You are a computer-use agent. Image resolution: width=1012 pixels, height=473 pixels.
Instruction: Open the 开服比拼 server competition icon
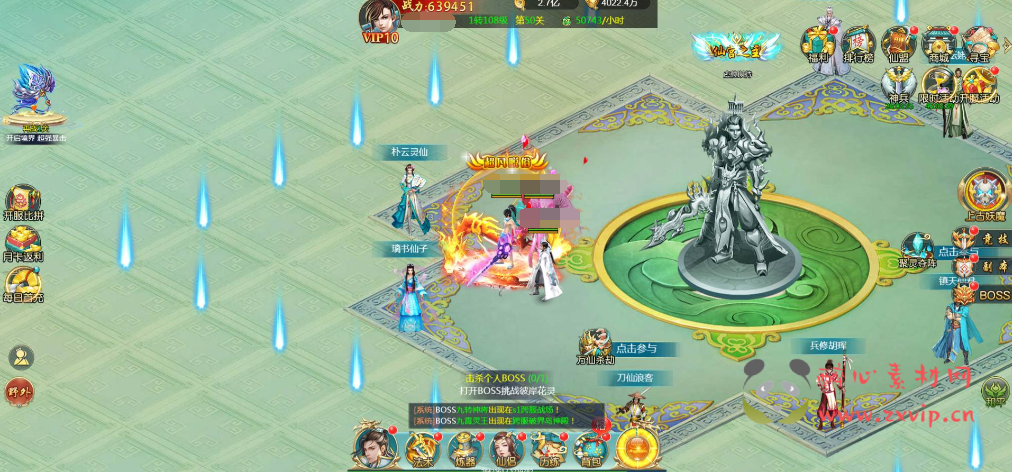pyautogui.click(x=22, y=200)
